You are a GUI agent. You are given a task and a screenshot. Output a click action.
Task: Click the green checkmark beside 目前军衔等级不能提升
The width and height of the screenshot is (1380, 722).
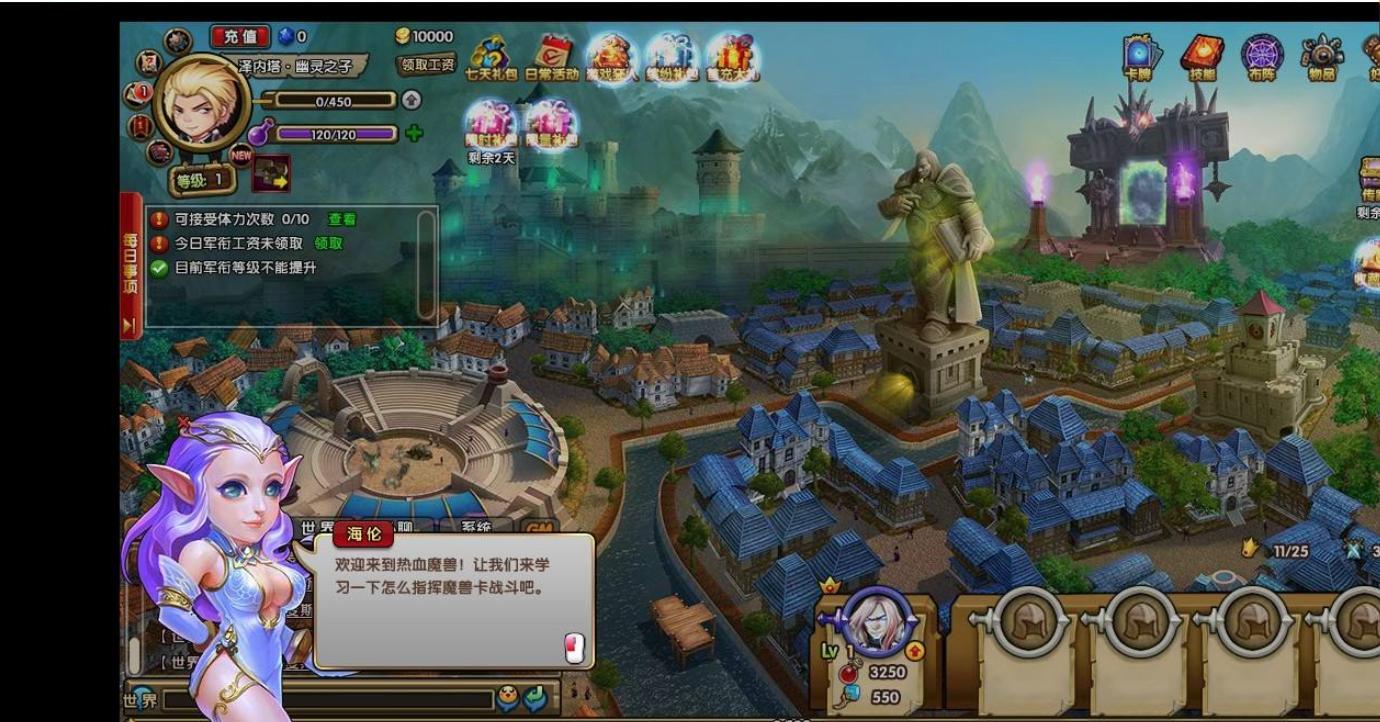tap(157, 268)
